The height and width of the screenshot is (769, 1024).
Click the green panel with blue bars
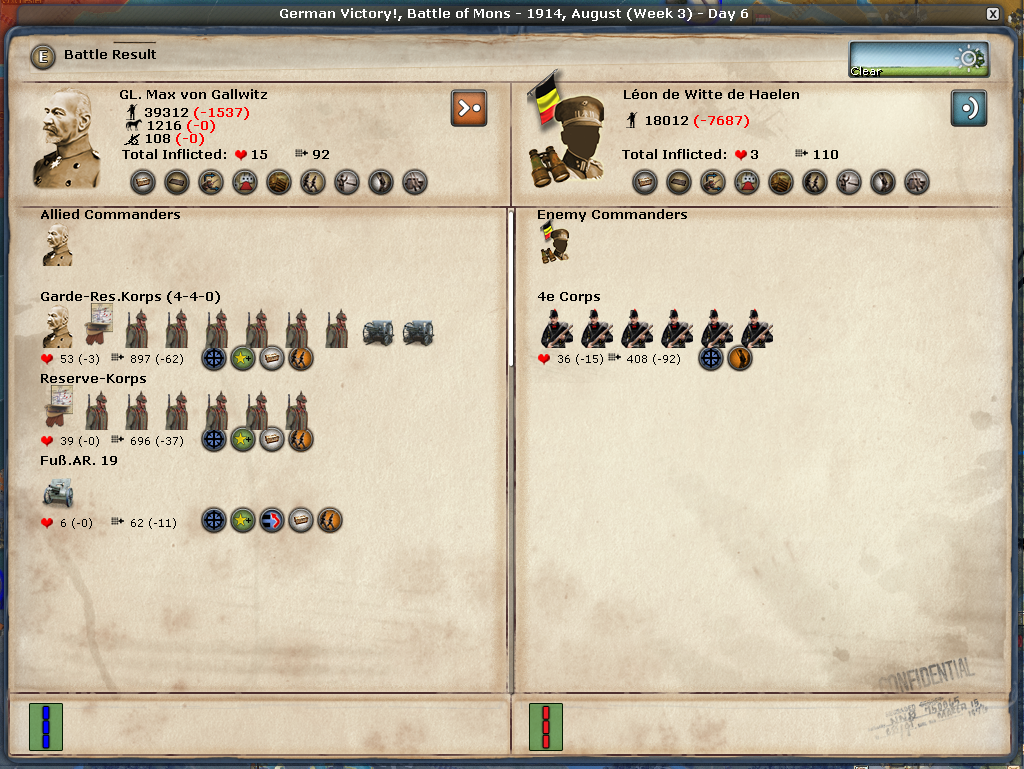(x=45, y=726)
